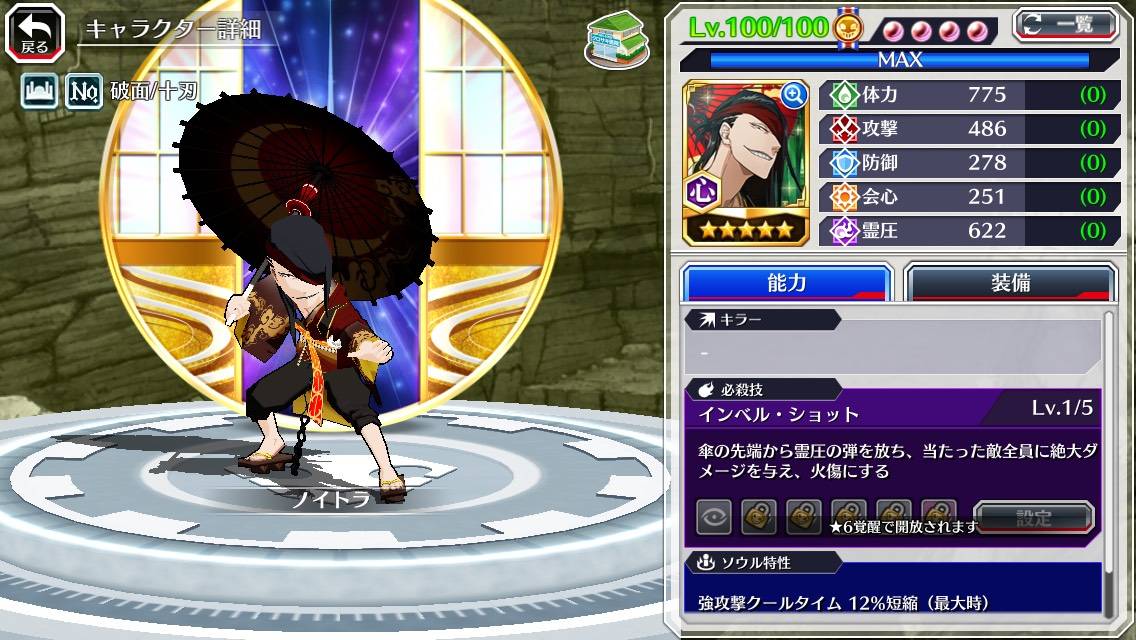Open the 一覧 list view

(x=1066, y=24)
